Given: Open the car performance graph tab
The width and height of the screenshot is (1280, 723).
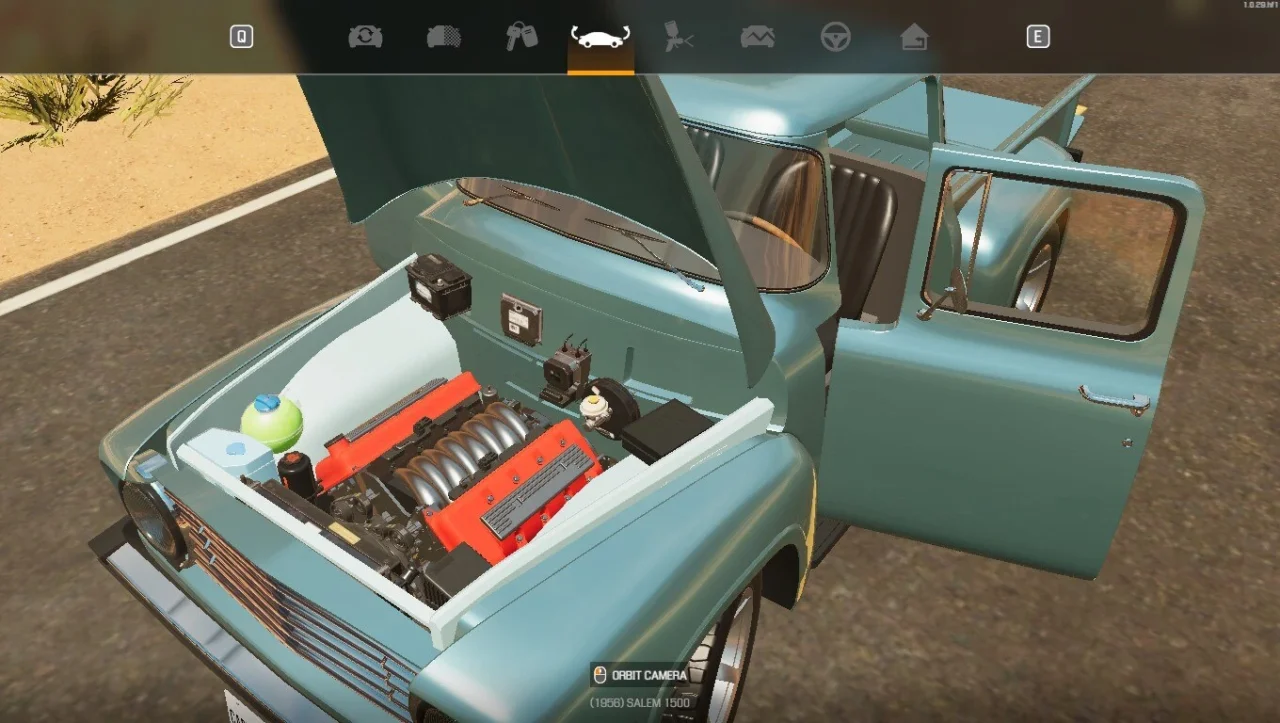Looking at the screenshot, I should tap(757, 37).
